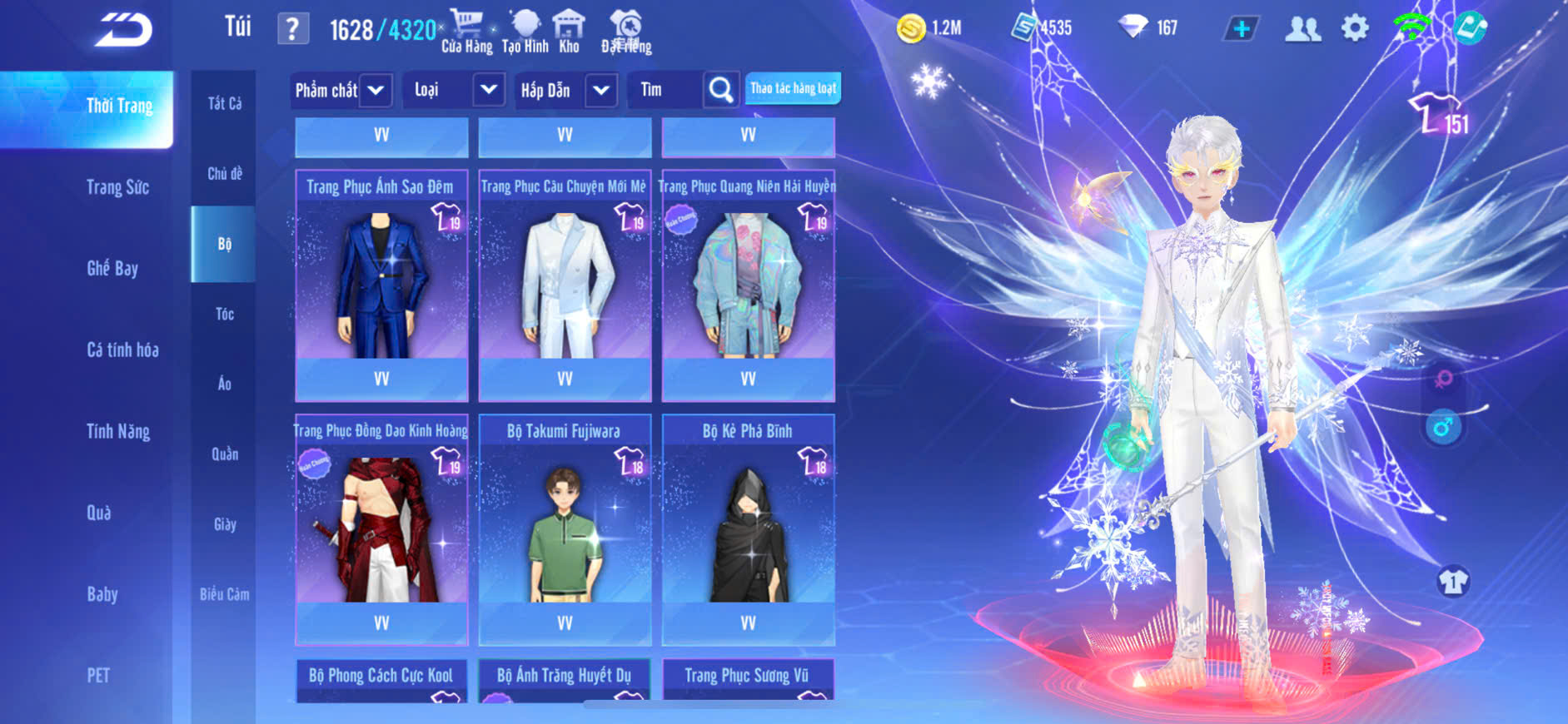Activate Thao tác hàng loạt batch button
The height and width of the screenshot is (724, 1568).
pyautogui.click(x=793, y=88)
